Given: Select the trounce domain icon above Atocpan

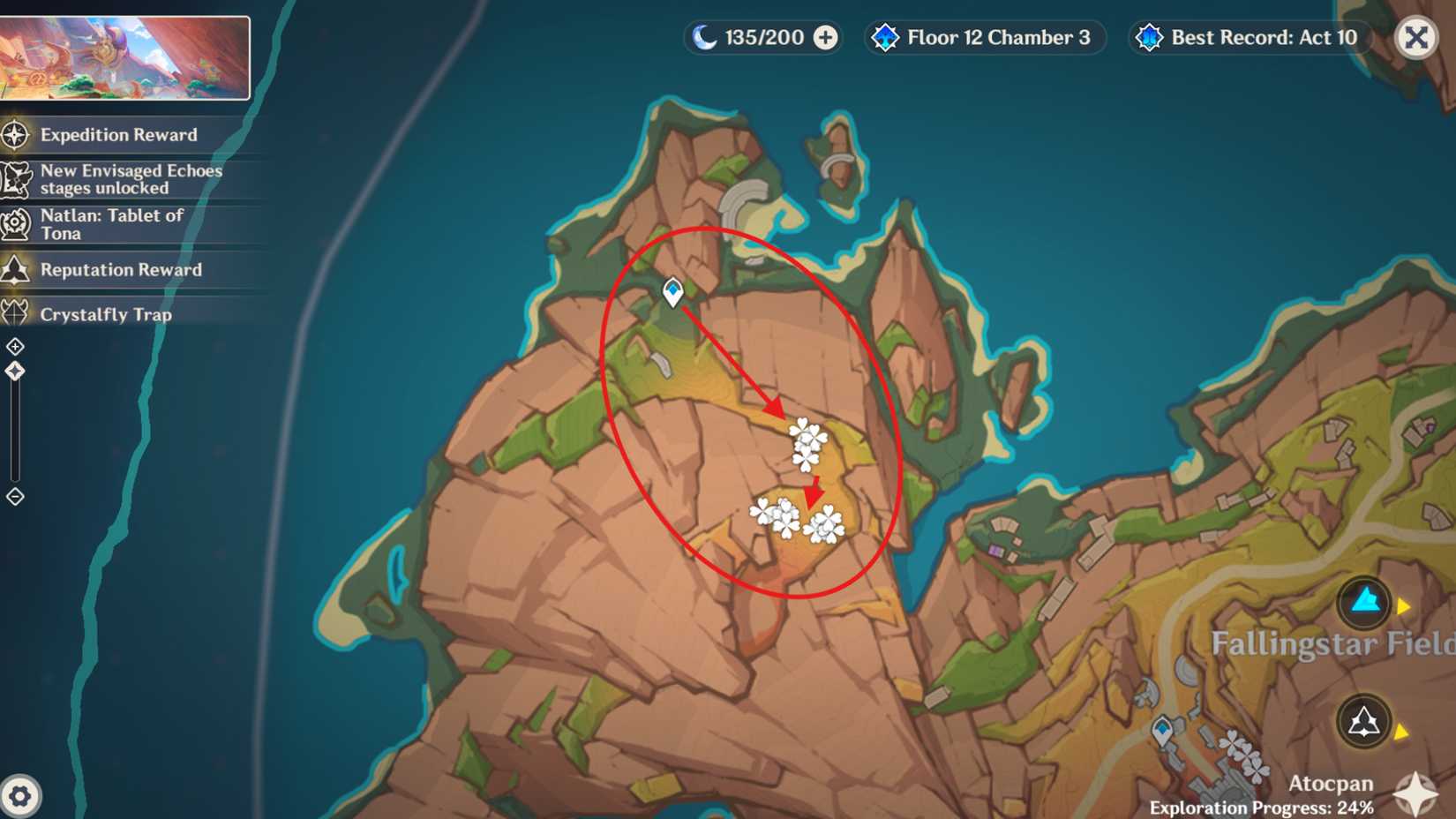Looking at the screenshot, I should [x=1362, y=718].
